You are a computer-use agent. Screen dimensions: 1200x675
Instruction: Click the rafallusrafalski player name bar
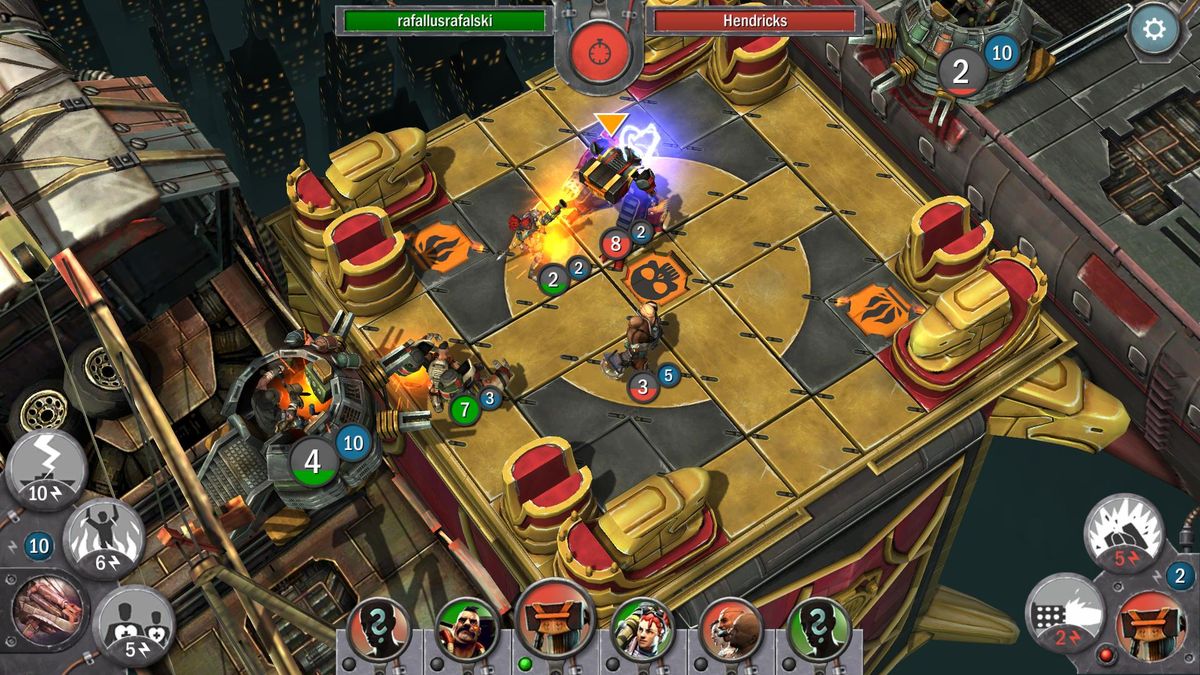point(445,20)
